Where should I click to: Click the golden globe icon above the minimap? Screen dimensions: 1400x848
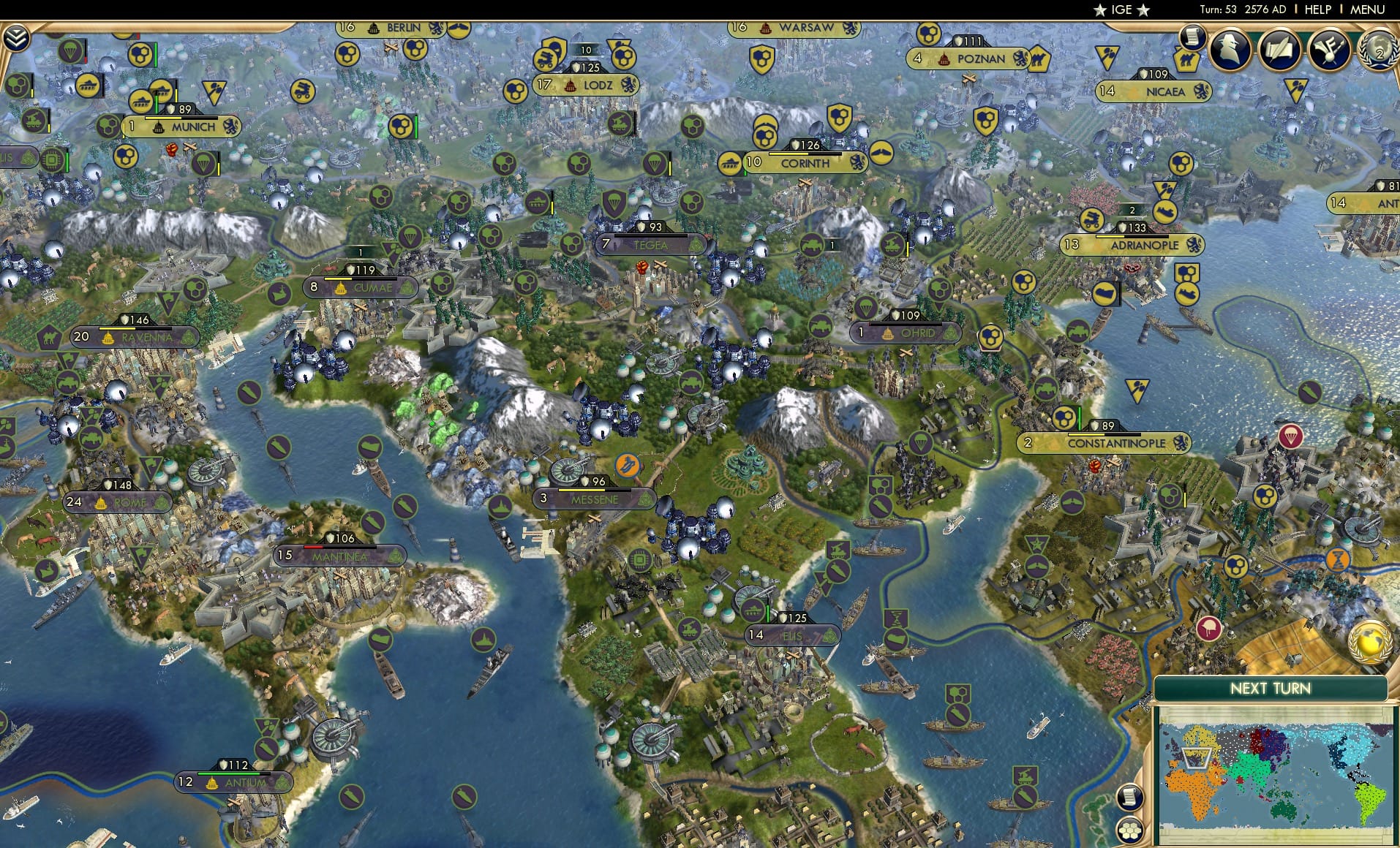point(1369,644)
